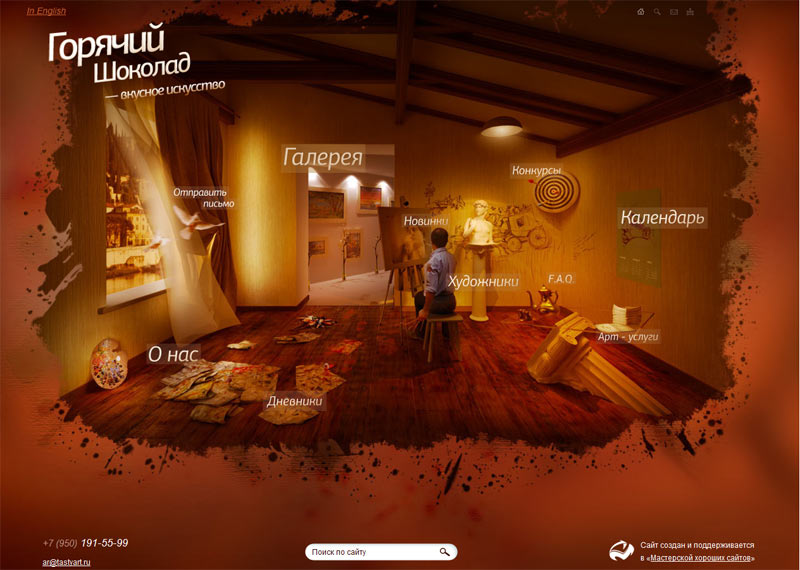Select the Художники menu entry
The width and height of the screenshot is (800, 570).
(x=483, y=282)
